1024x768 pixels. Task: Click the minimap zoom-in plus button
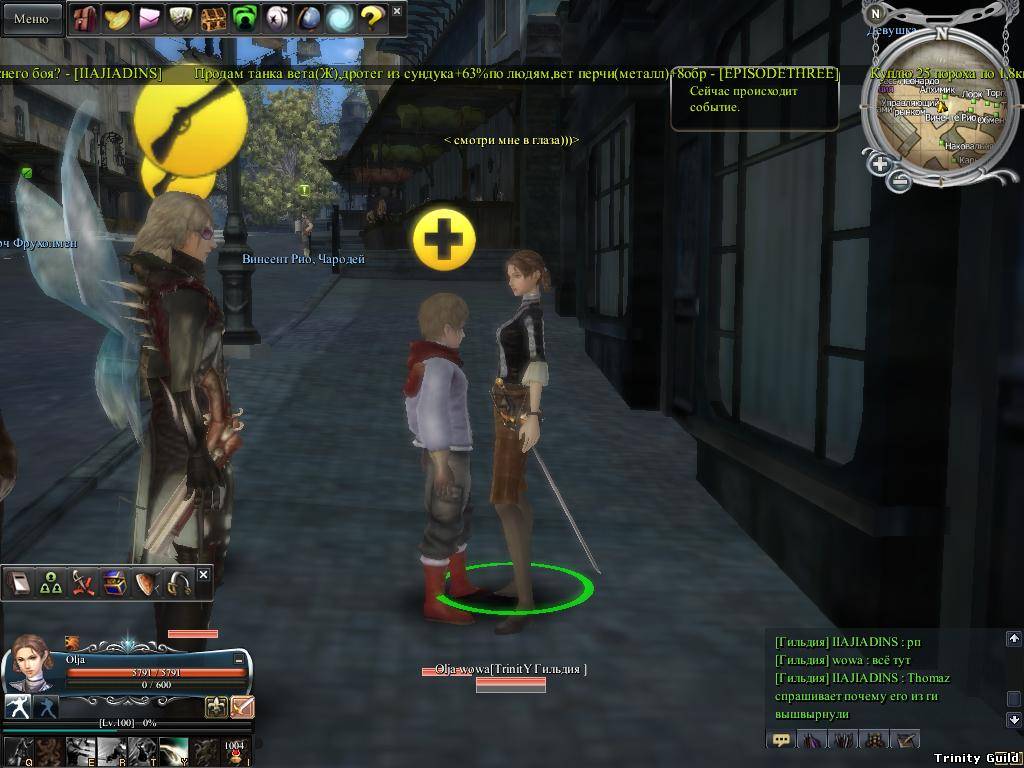click(880, 164)
